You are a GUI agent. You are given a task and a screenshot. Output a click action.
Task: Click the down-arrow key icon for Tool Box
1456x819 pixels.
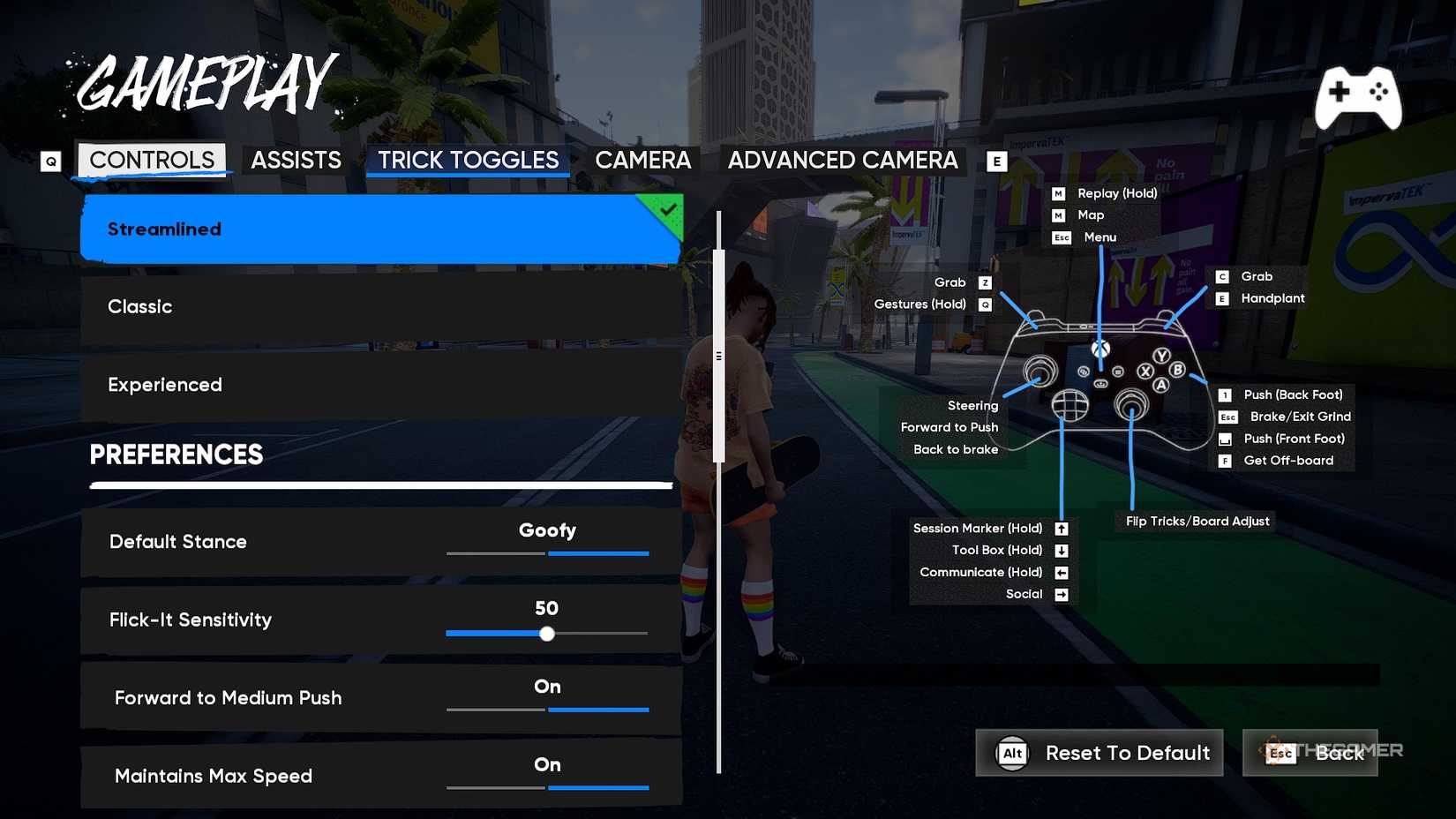point(1061,550)
